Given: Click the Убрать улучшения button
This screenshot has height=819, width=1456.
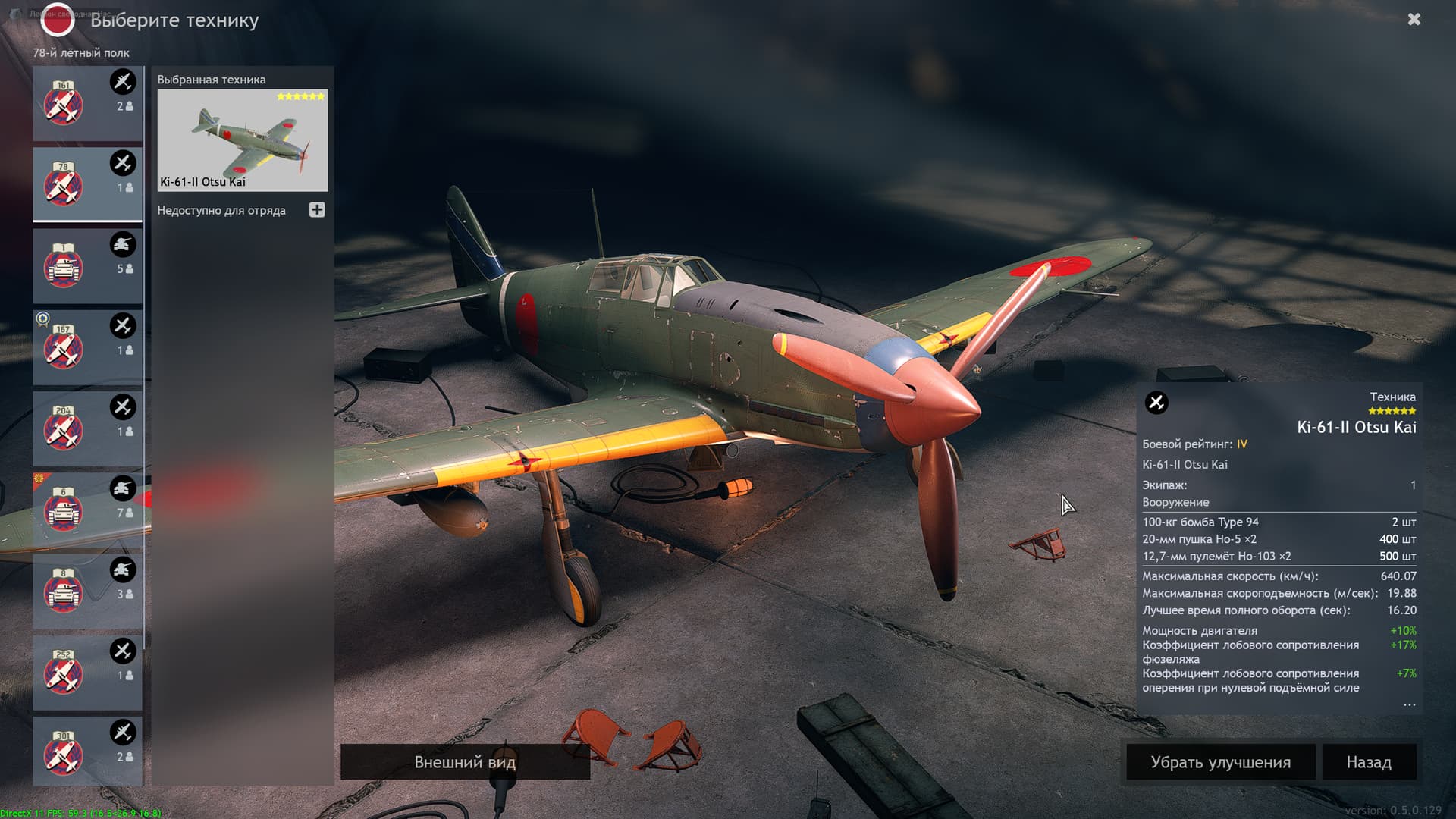Looking at the screenshot, I should coord(1220,762).
